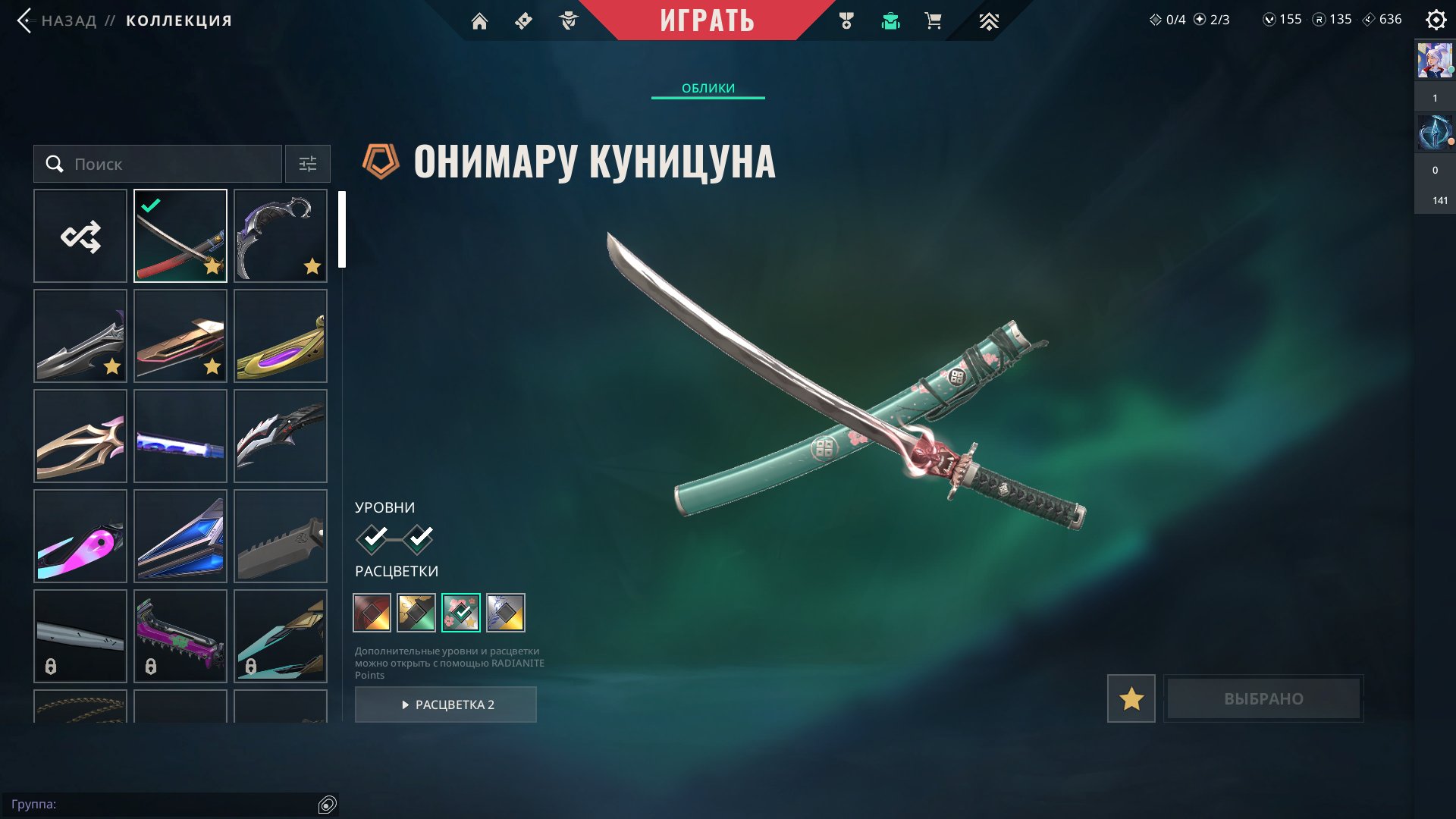Expand the РАСЦВЕТКА 2 preview

[446, 704]
